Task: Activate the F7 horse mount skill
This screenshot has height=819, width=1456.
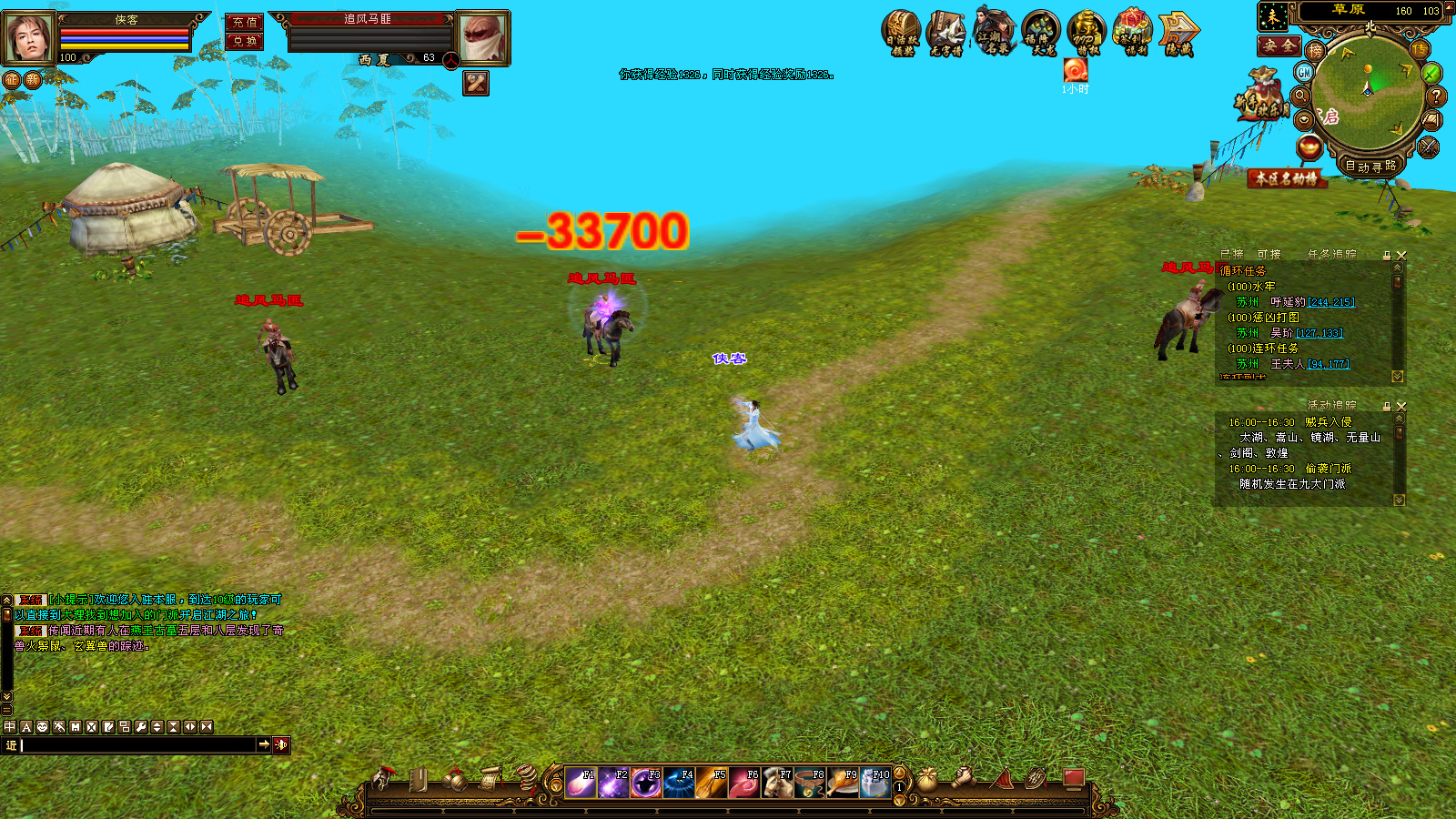Action: [778, 783]
